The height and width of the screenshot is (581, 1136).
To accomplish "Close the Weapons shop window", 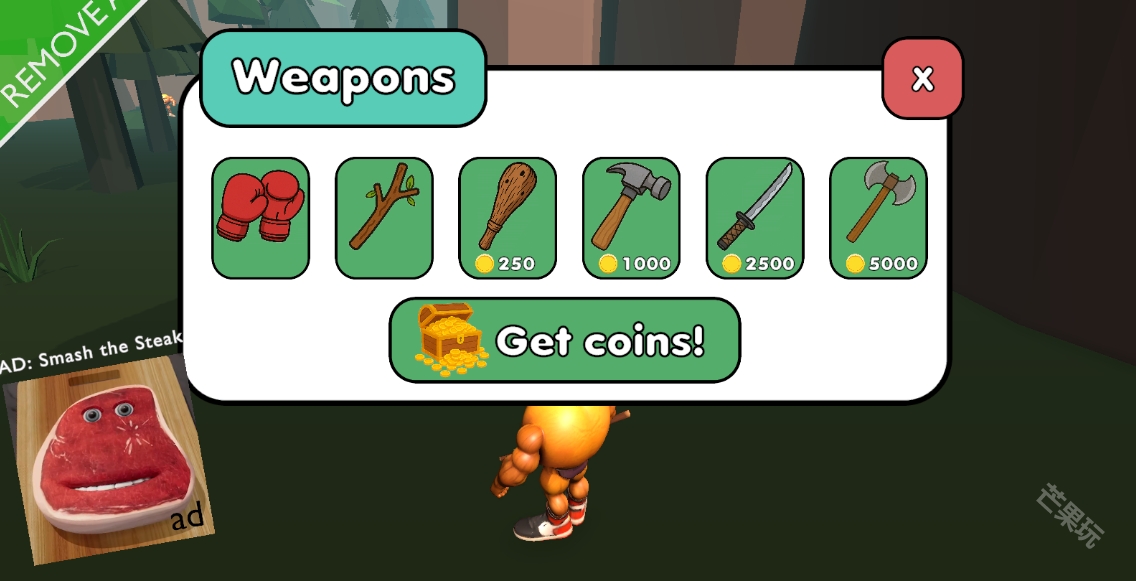I will click(922, 79).
